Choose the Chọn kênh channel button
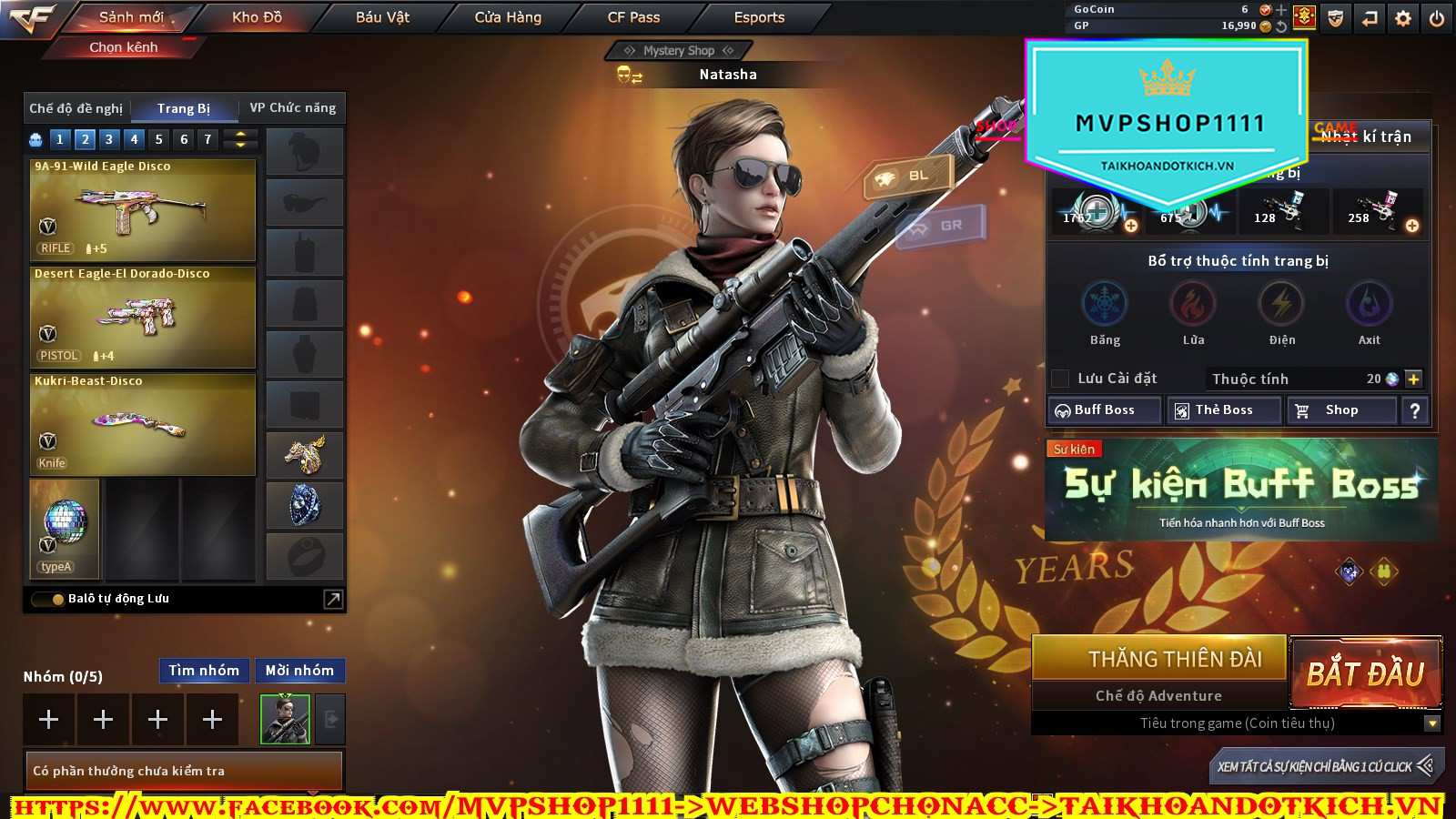The width and height of the screenshot is (1456, 819). tap(124, 47)
